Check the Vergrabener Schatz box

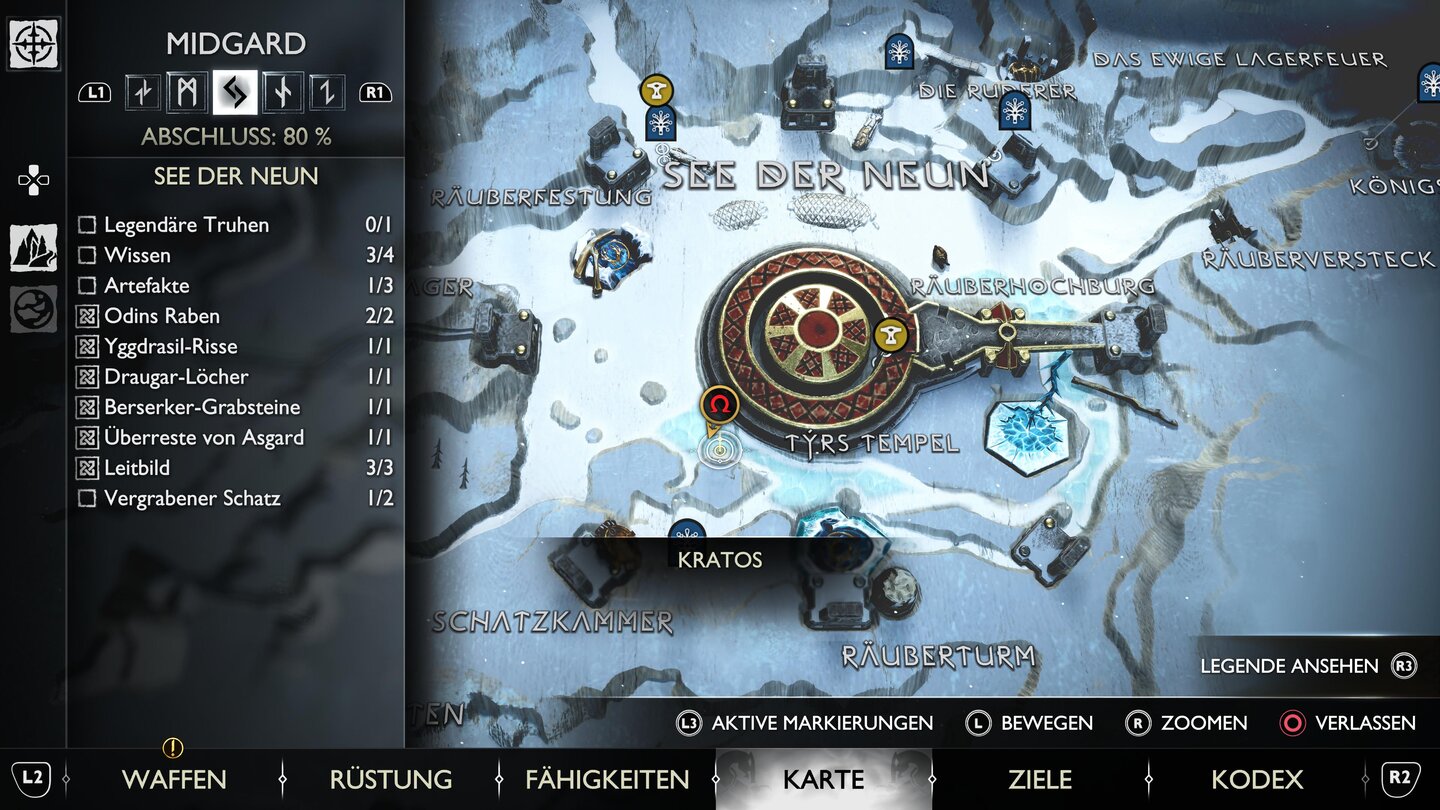pyautogui.click(x=87, y=498)
